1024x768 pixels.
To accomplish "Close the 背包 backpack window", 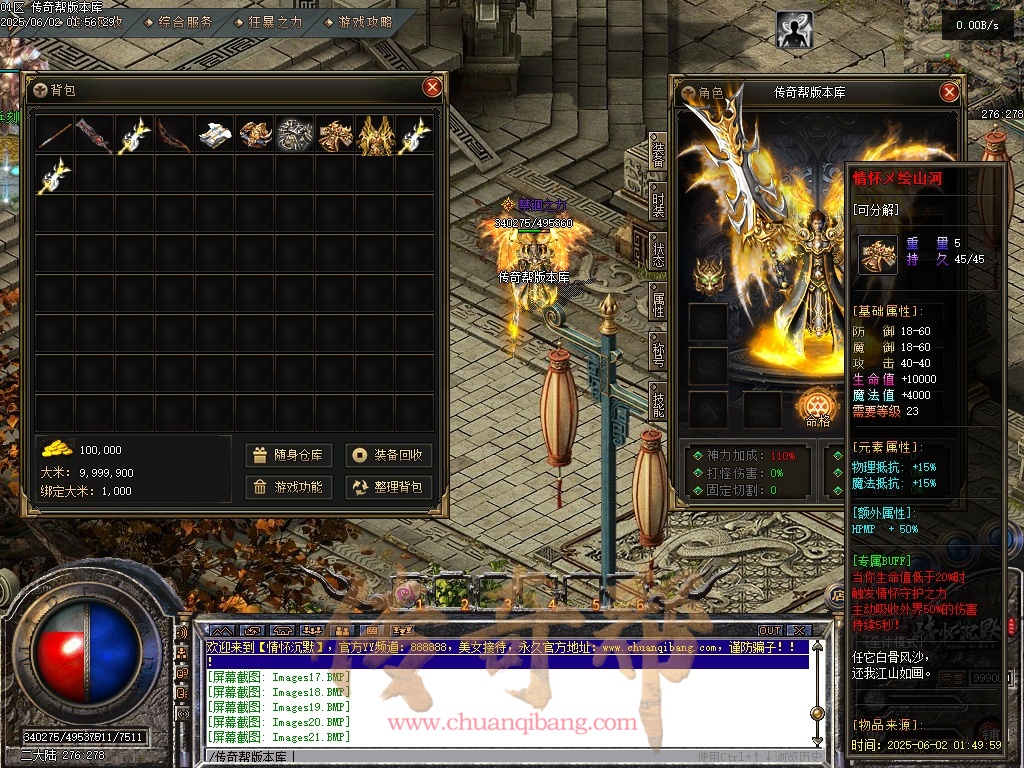I will pos(432,87).
